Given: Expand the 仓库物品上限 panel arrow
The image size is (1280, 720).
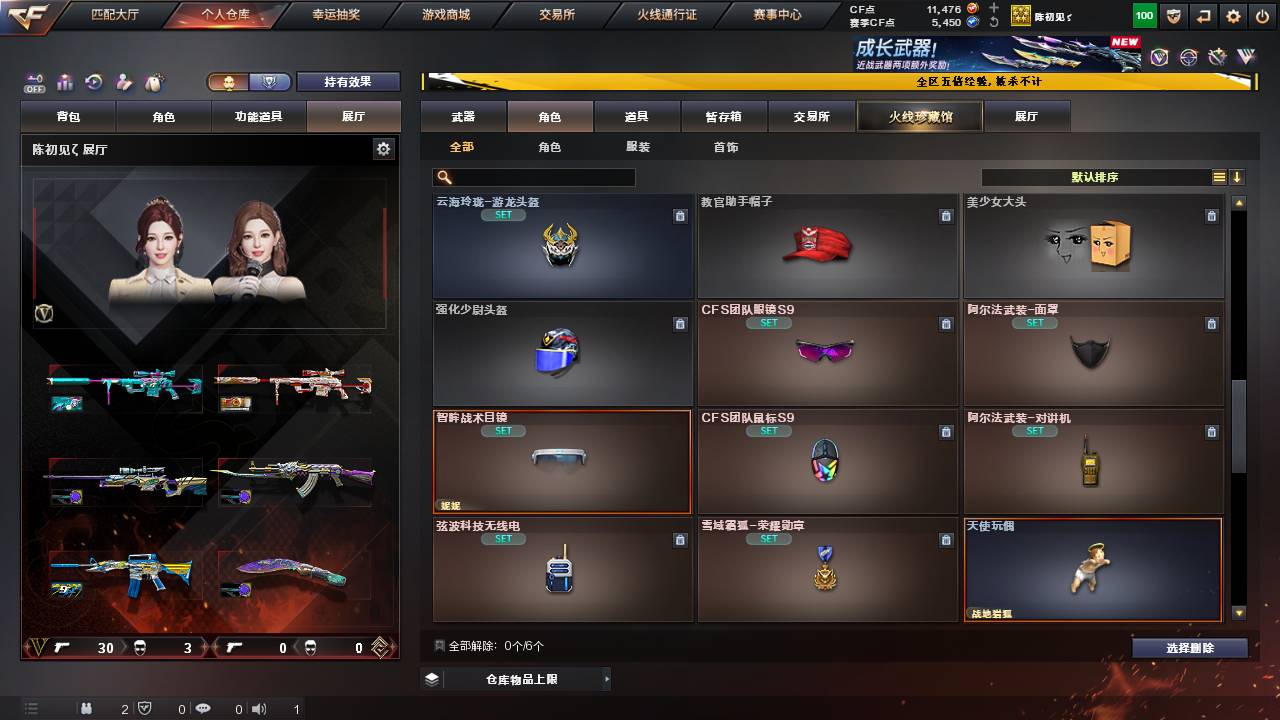Looking at the screenshot, I should (607, 677).
